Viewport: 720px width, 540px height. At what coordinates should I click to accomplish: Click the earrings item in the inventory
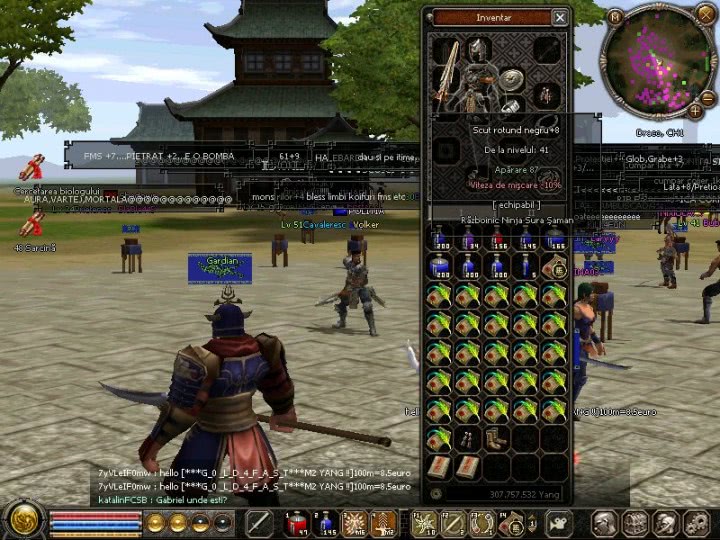click(467, 438)
